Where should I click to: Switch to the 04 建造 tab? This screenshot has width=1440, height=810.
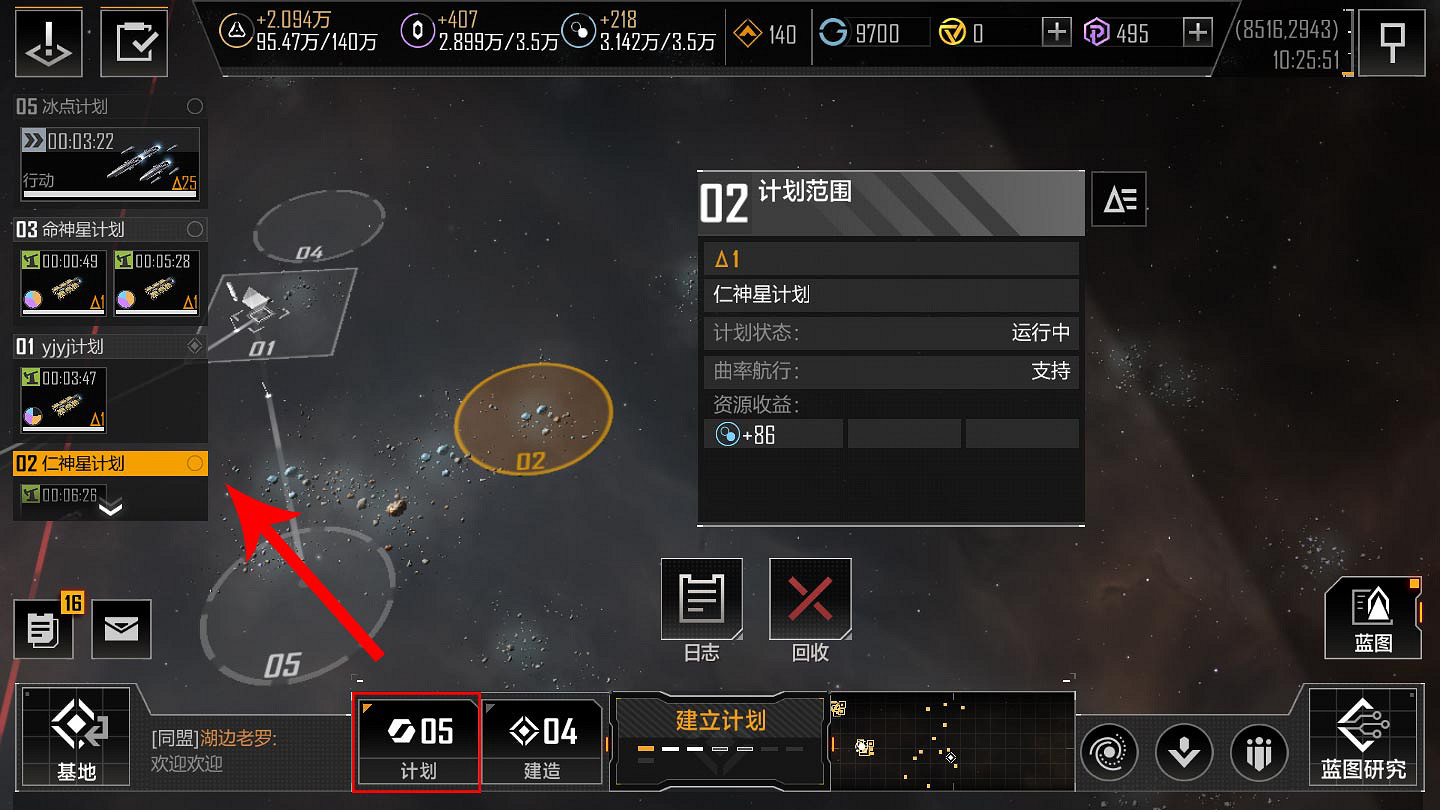click(x=543, y=740)
